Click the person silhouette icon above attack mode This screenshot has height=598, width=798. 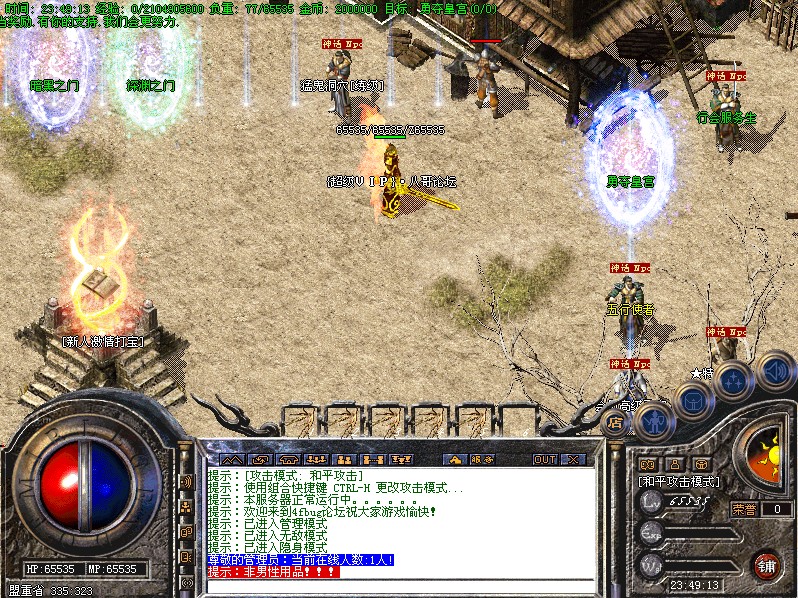tap(675, 464)
